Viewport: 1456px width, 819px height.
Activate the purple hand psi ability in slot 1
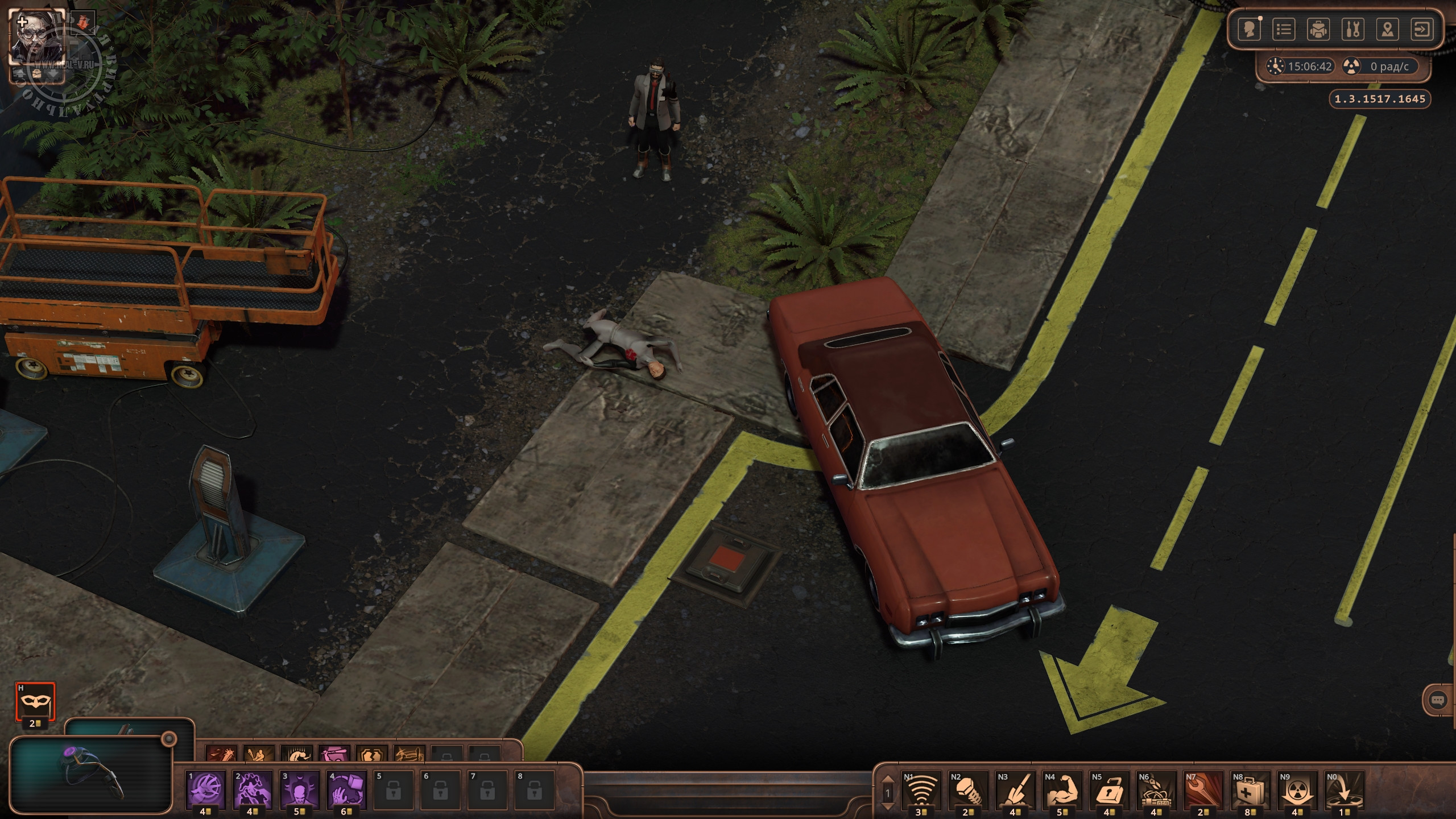[x=206, y=791]
